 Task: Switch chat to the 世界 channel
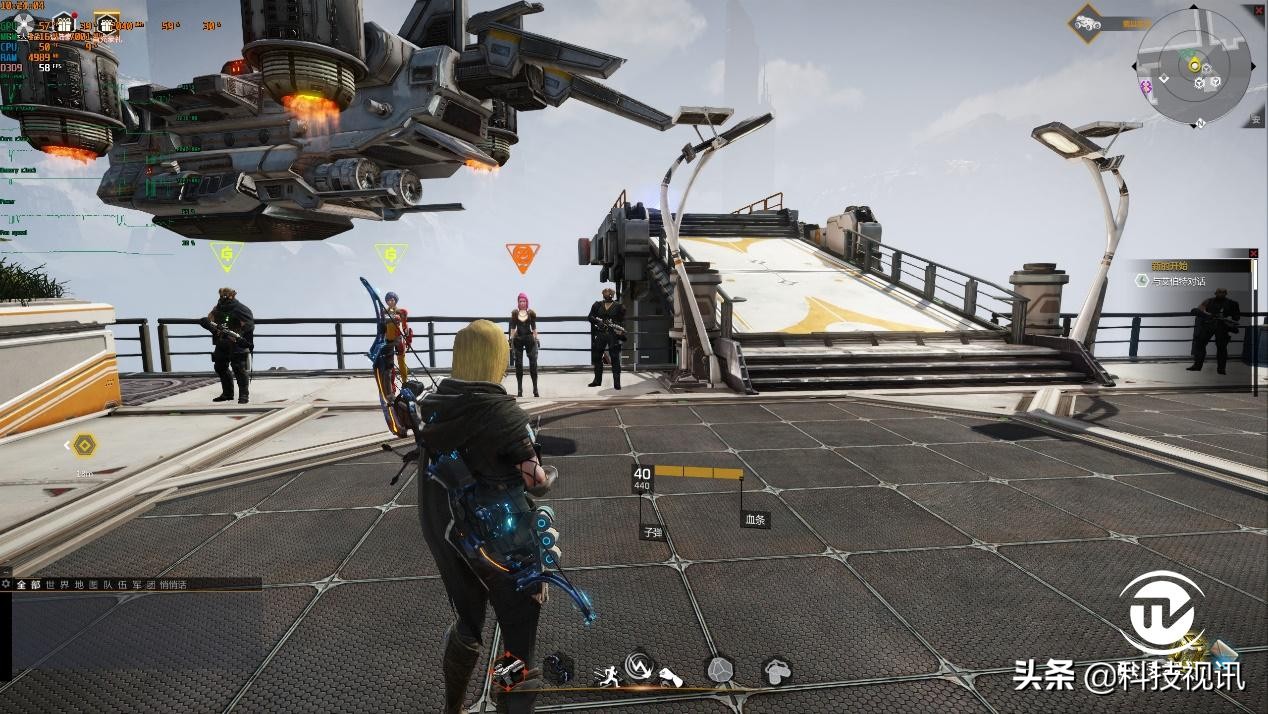(56, 584)
